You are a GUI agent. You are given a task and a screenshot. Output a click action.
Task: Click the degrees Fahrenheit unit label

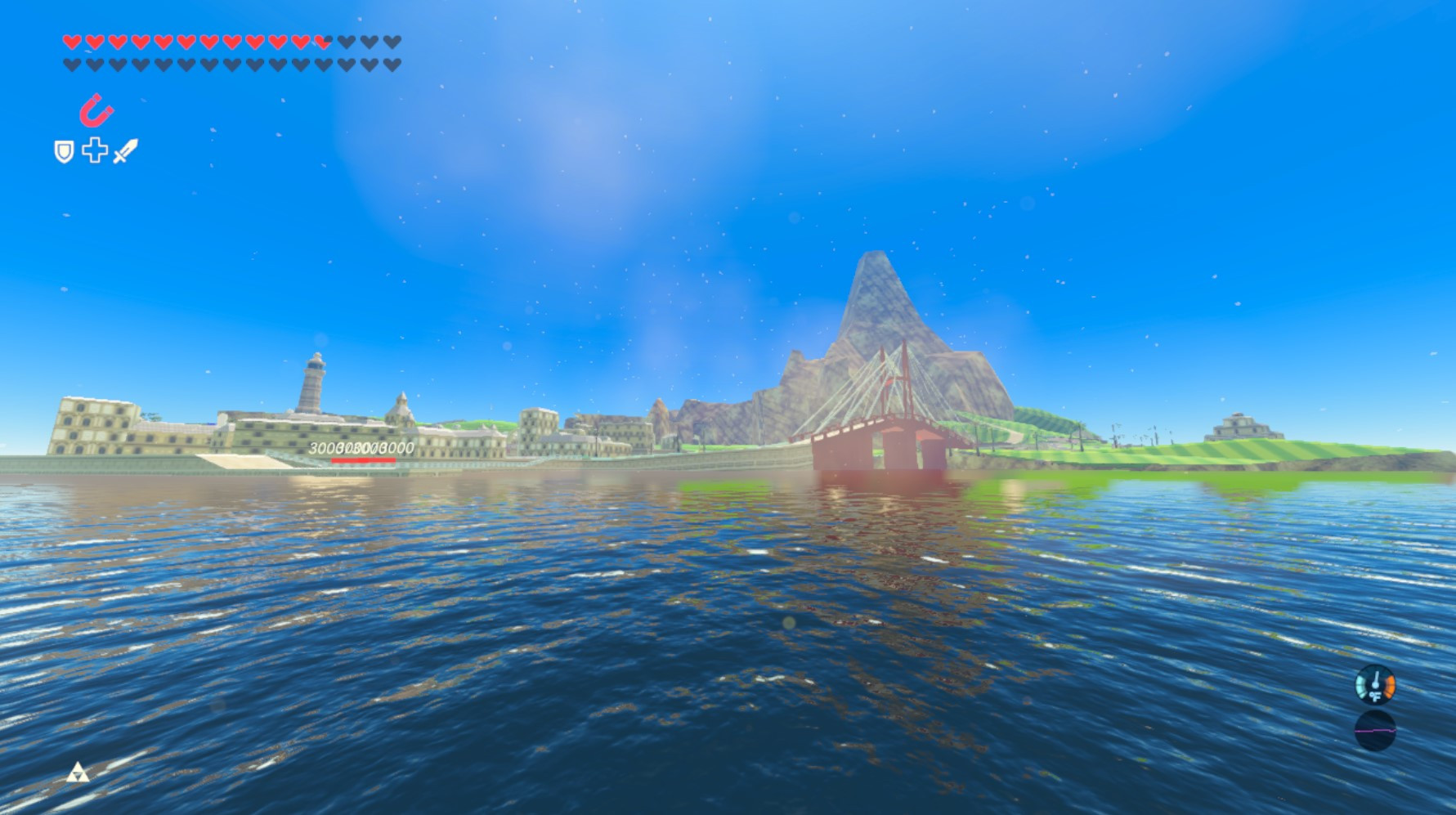click(1375, 696)
